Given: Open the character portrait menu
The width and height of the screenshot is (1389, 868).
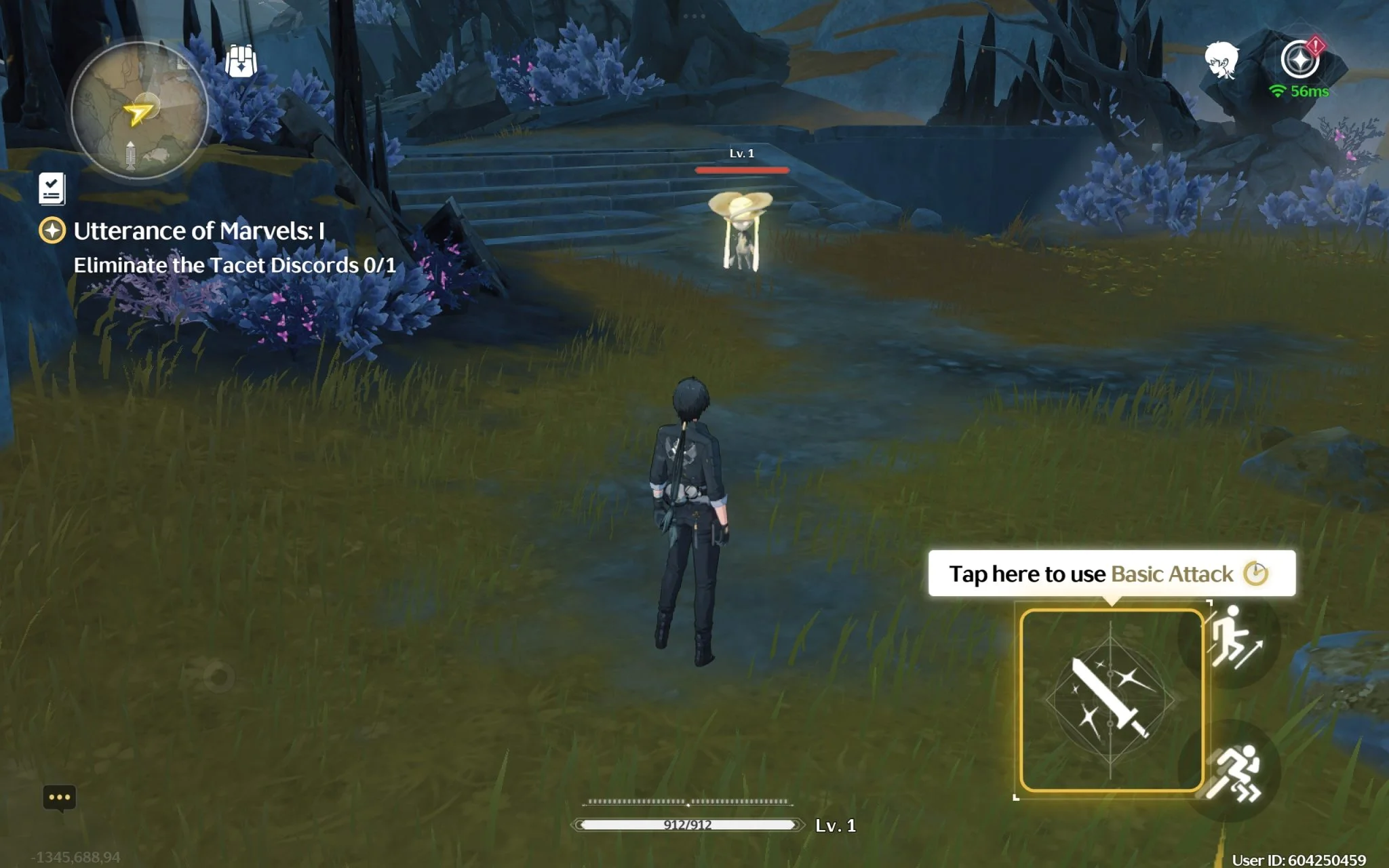Looking at the screenshot, I should [1221, 60].
